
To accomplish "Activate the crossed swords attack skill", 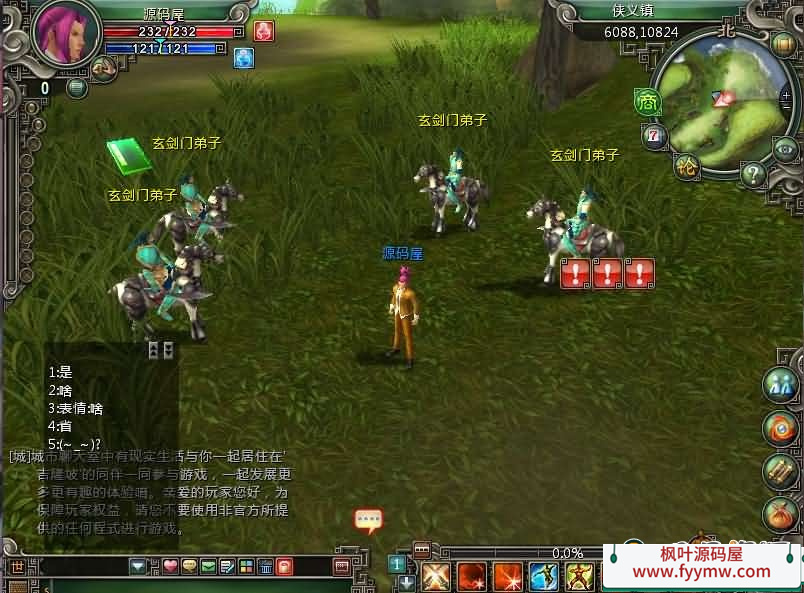I will pos(436,577).
